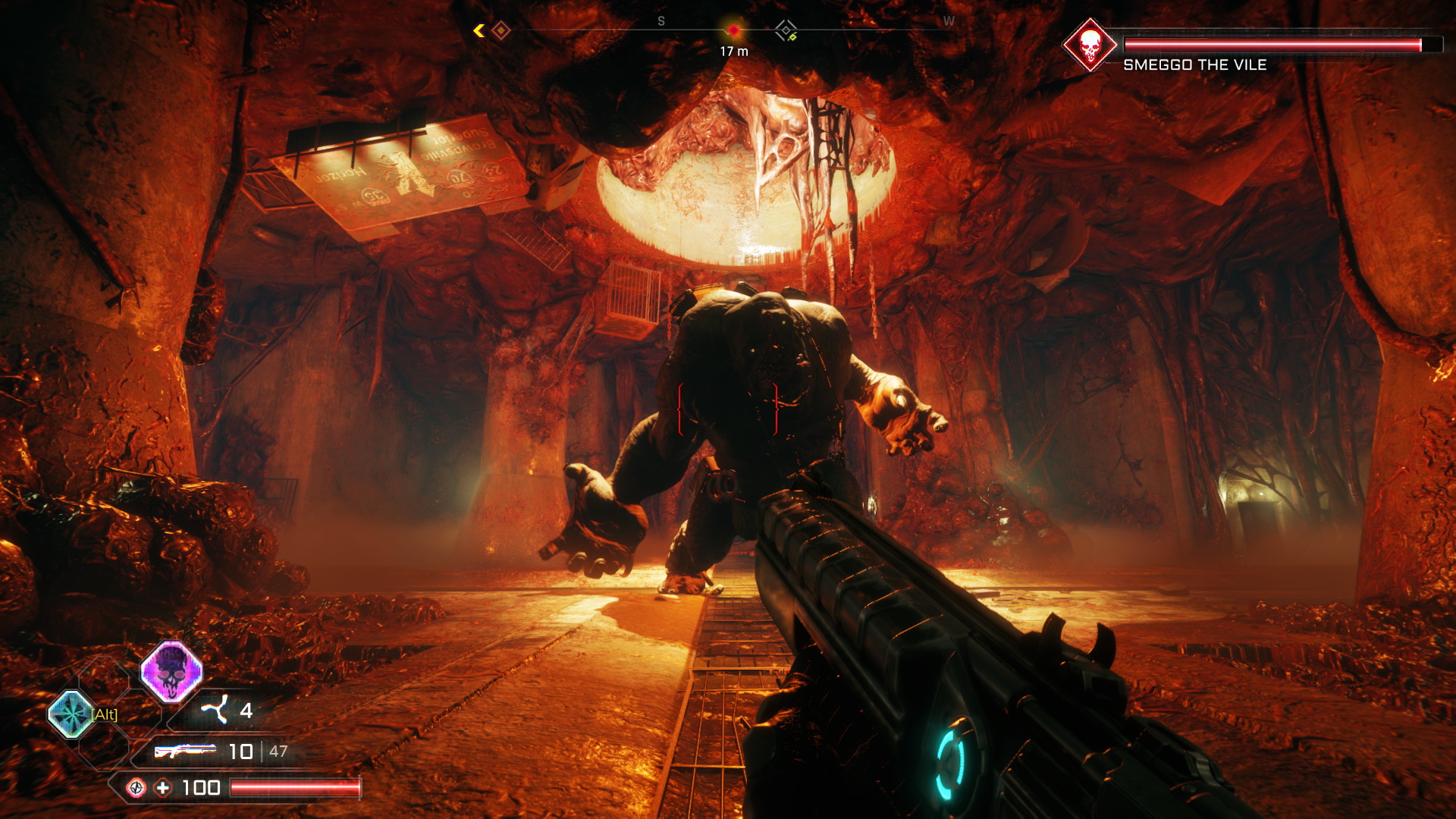Select the teal shatter ability icon
Viewport: 1456px width, 819px height.
[x=71, y=714]
